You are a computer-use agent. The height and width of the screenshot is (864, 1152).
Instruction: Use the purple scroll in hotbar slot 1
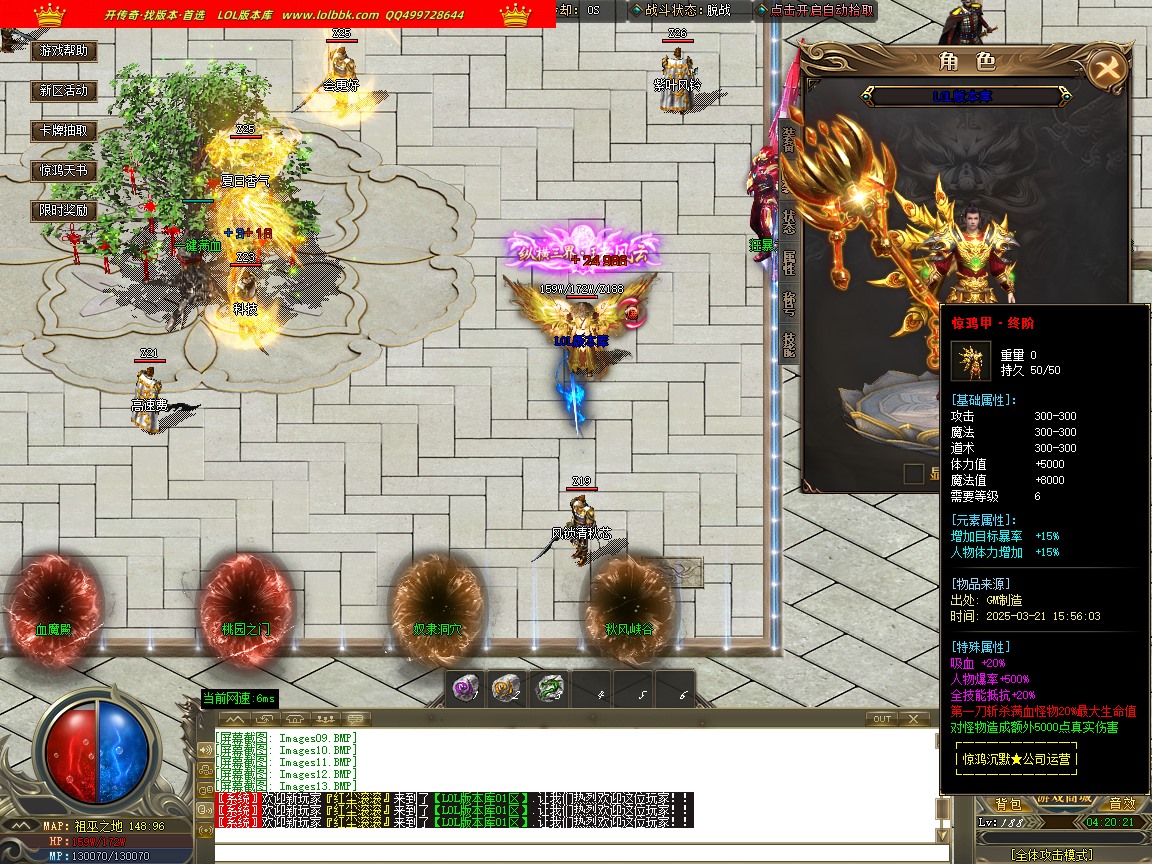point(465,689)
